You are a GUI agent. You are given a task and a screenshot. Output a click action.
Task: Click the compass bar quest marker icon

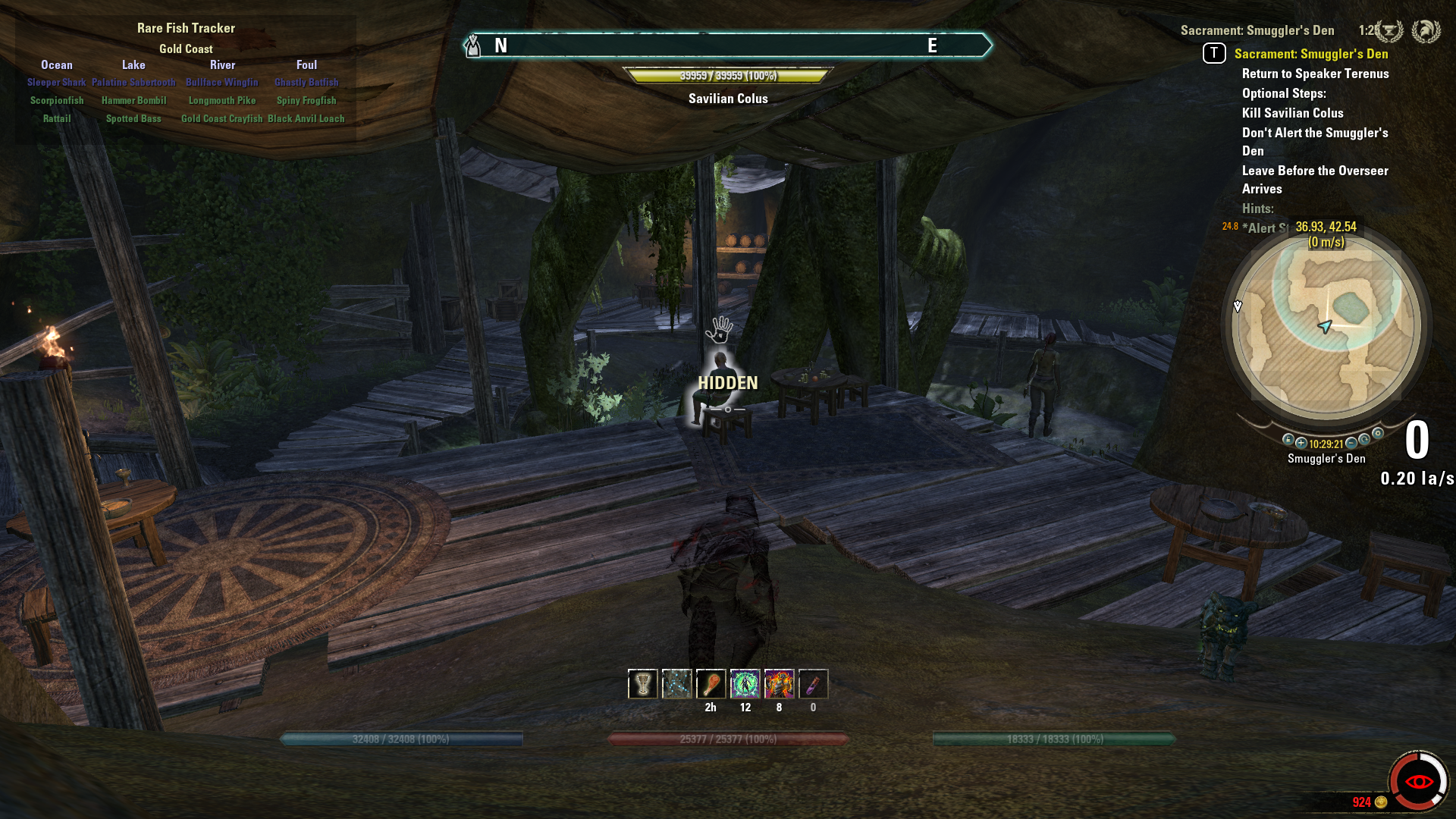[x=473, y=46]
